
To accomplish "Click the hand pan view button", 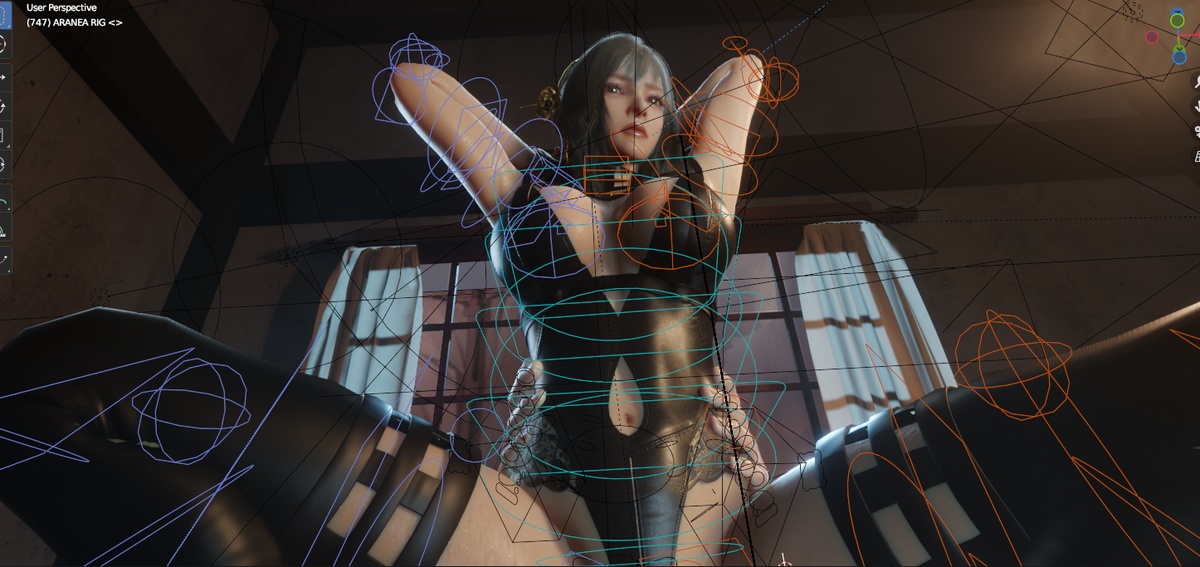I will tap(1196, 107).
